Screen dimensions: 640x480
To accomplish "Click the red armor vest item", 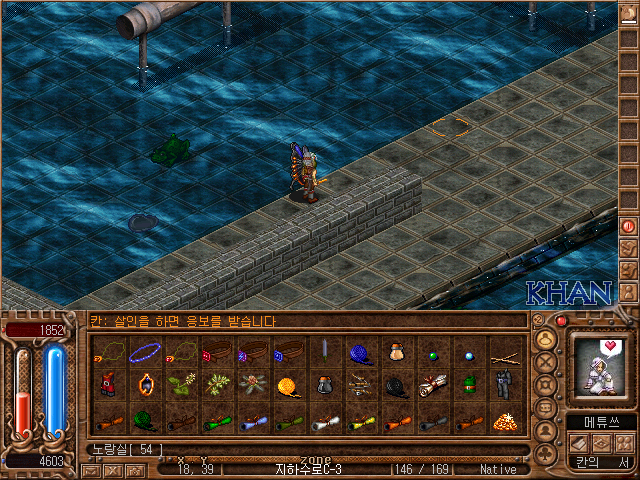I will pos(108,384).
